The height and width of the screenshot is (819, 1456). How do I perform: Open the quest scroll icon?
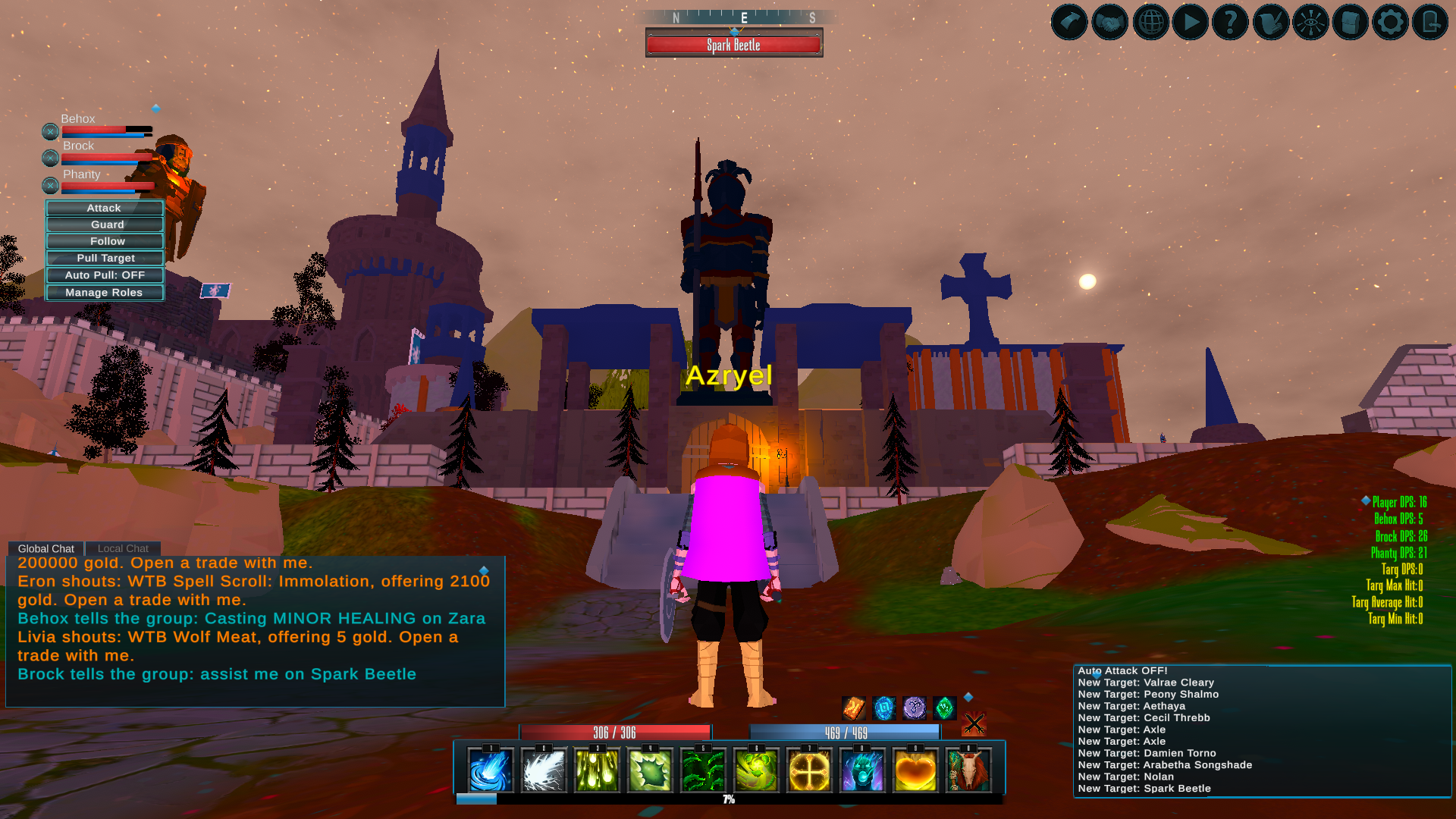tap(1271, 21)
